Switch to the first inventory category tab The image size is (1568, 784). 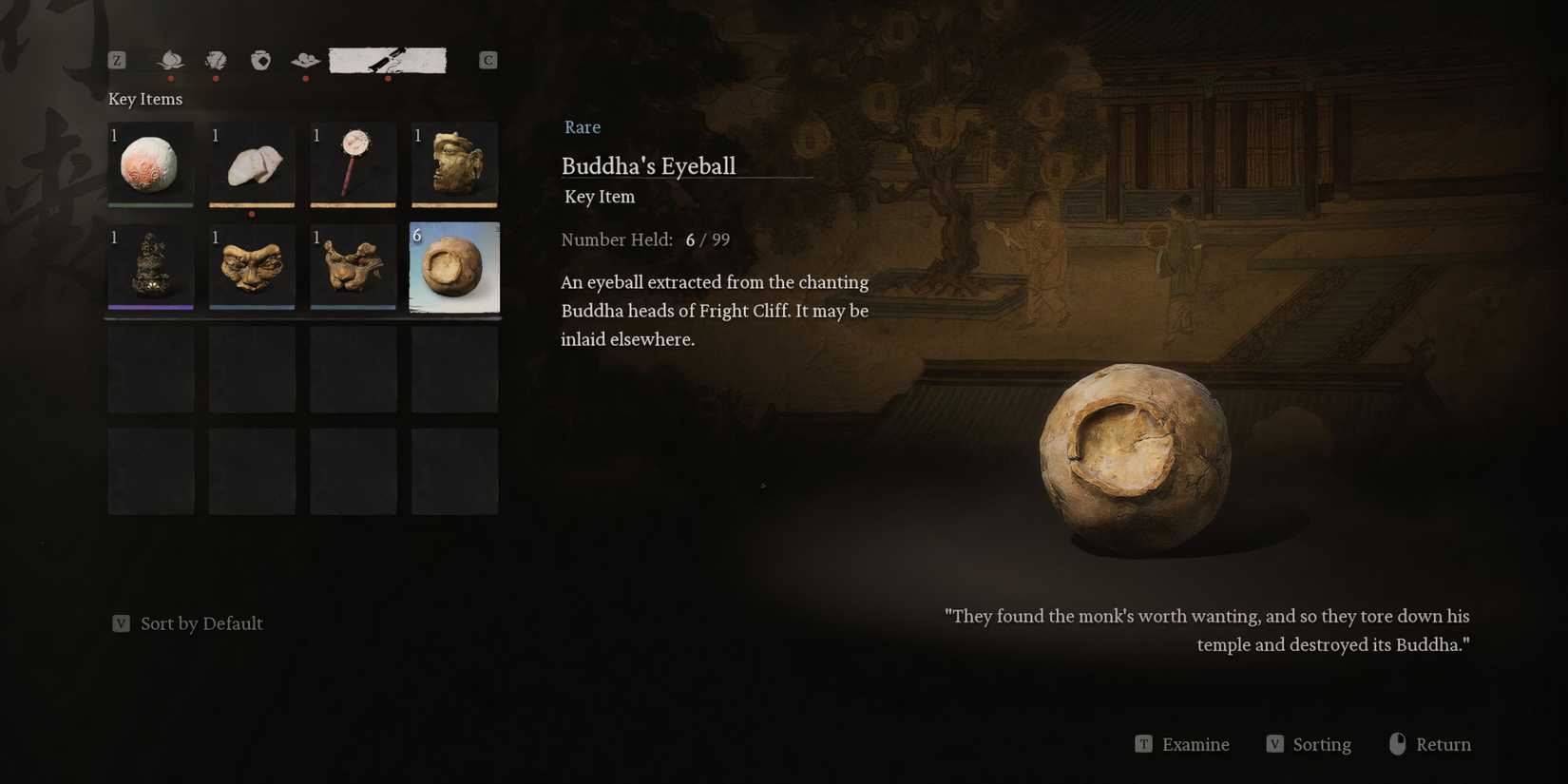coord(172,60)
